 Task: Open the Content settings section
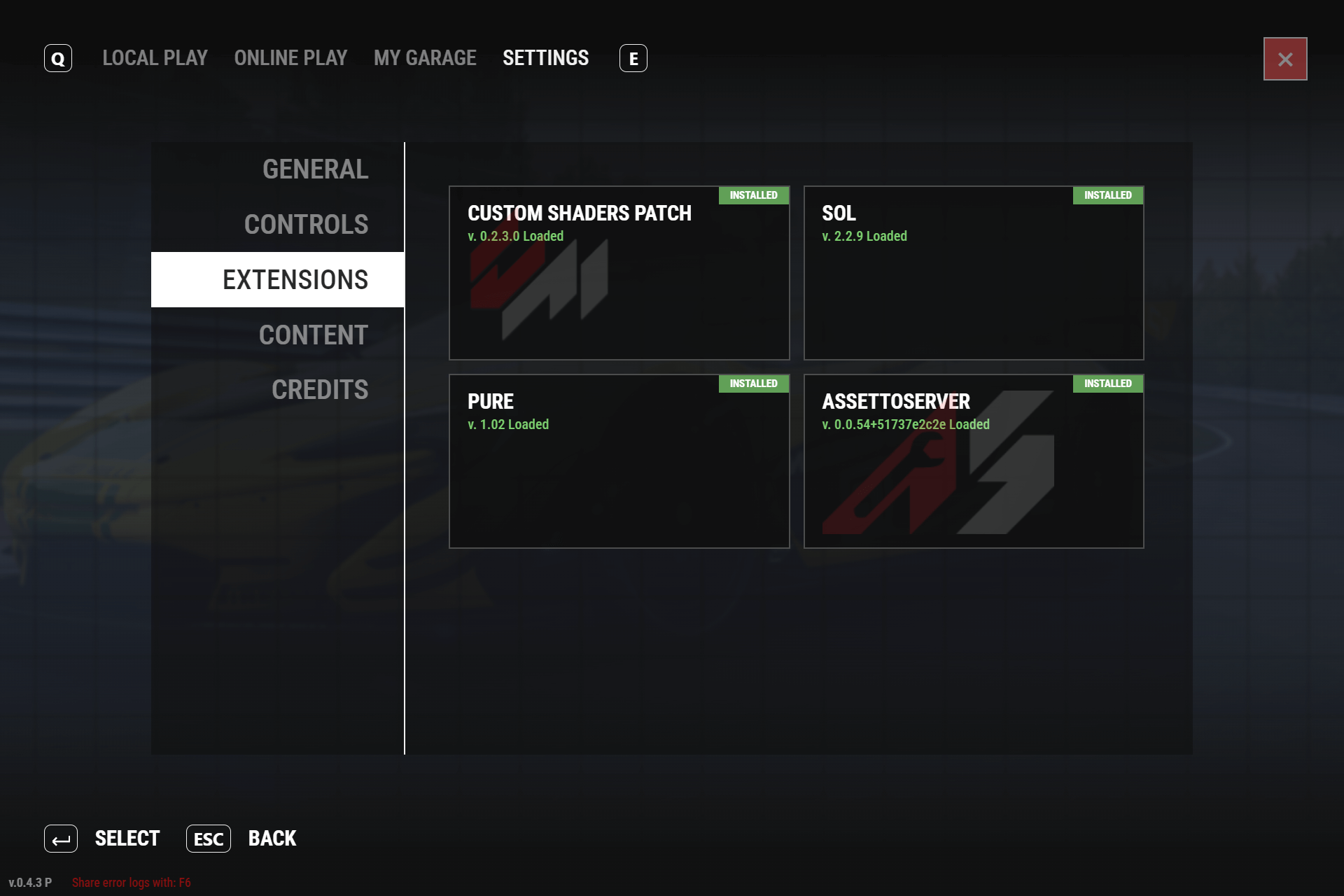313,335
